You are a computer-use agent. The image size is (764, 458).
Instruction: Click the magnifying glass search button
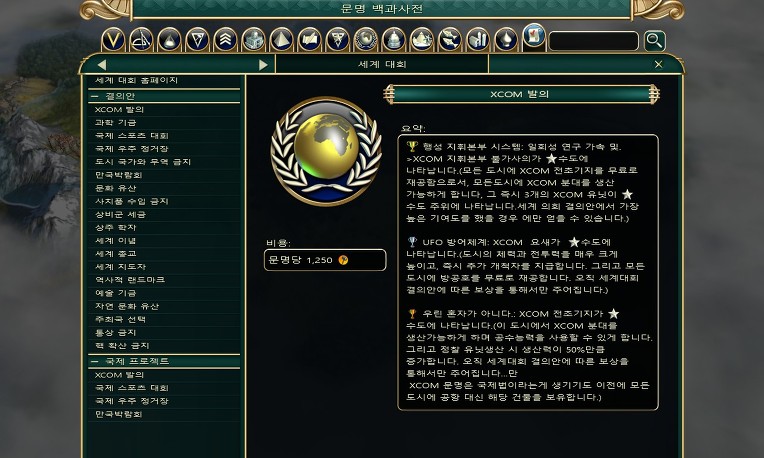(x=654, y=40)
